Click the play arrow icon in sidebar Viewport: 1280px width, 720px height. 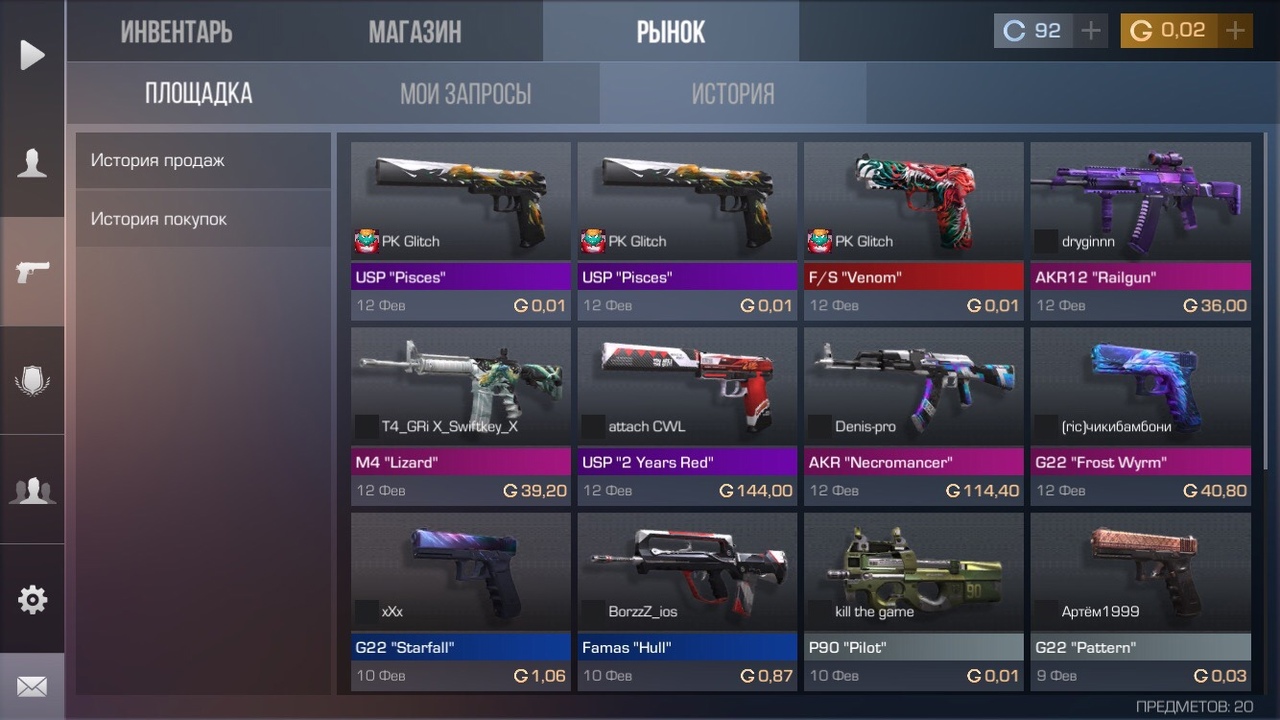tap(32, 55)
